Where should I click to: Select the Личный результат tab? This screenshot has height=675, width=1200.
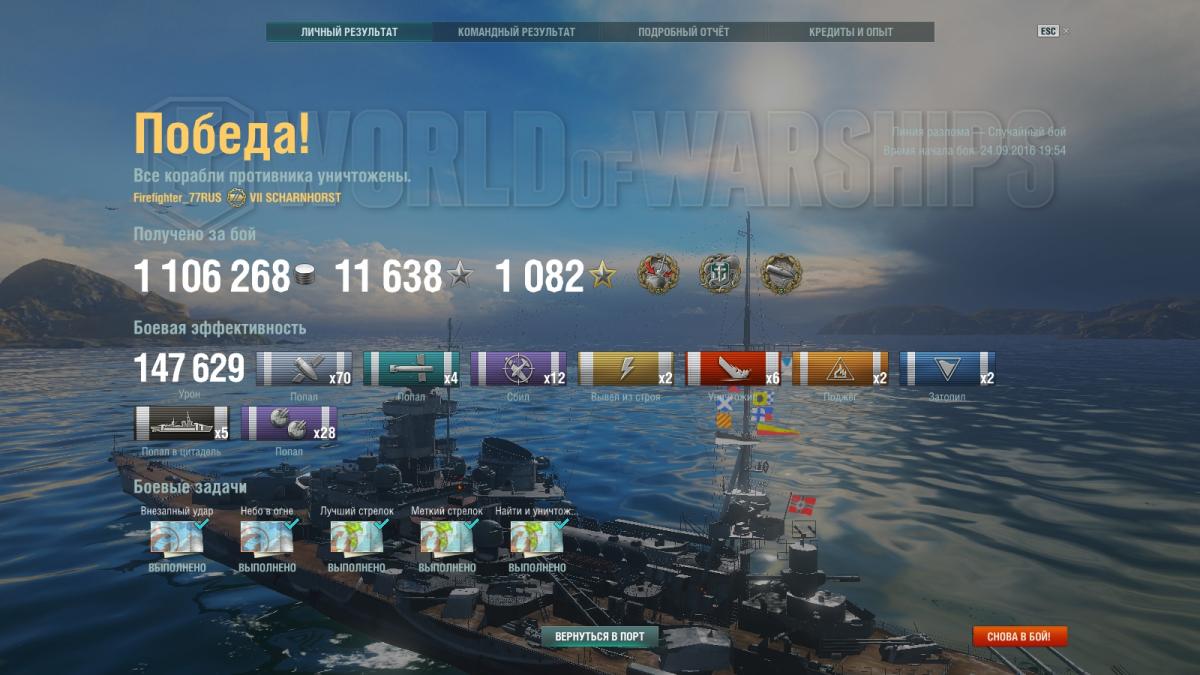(349, 32)
